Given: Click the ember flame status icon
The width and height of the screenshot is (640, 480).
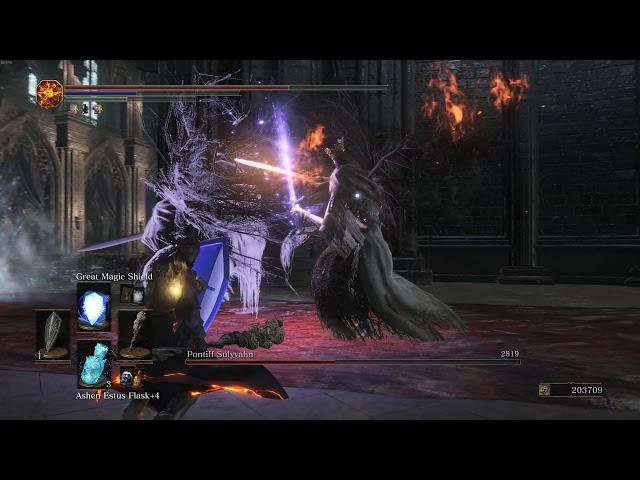Looking at the screenshot, I should pyautogui.click(x=49, y=93).
